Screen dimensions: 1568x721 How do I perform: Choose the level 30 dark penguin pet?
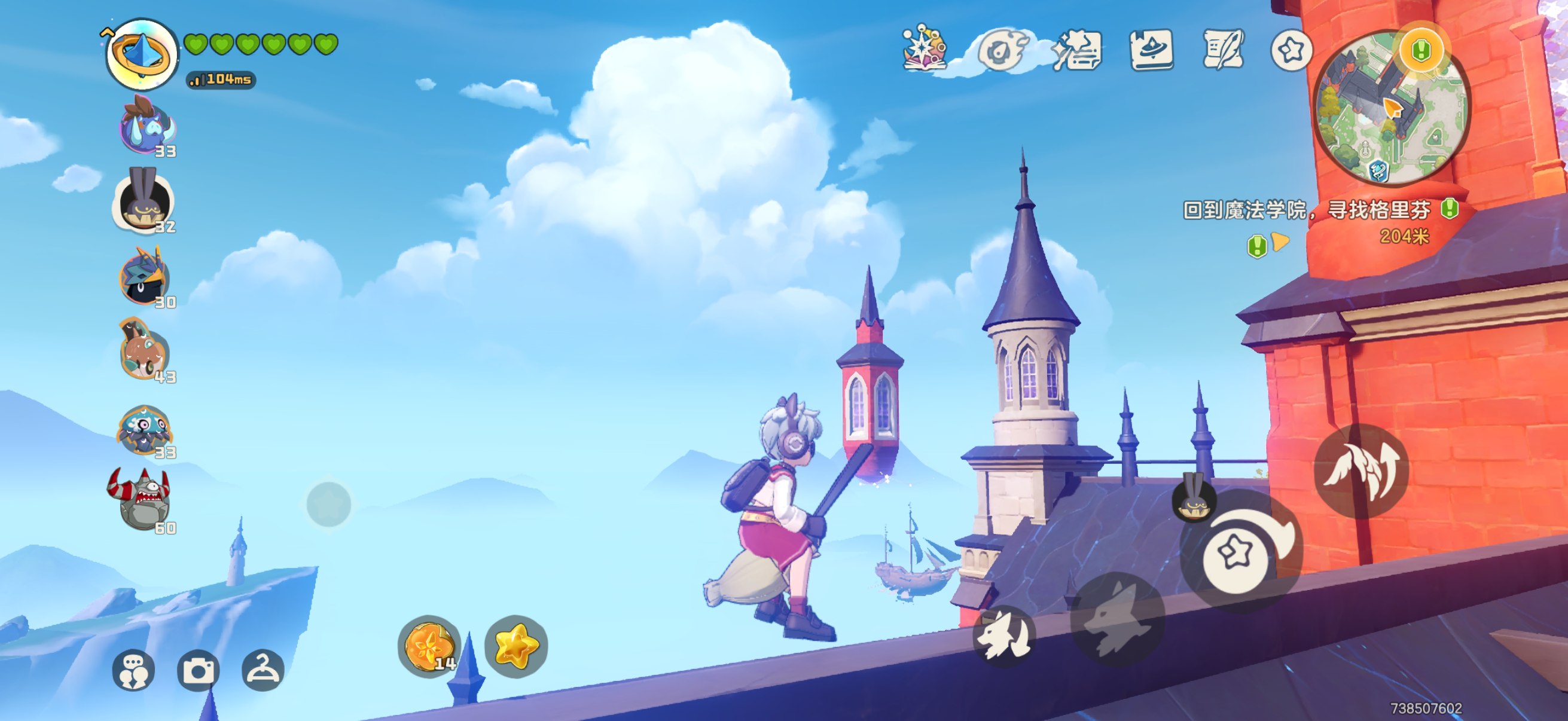tap(144, 278)
